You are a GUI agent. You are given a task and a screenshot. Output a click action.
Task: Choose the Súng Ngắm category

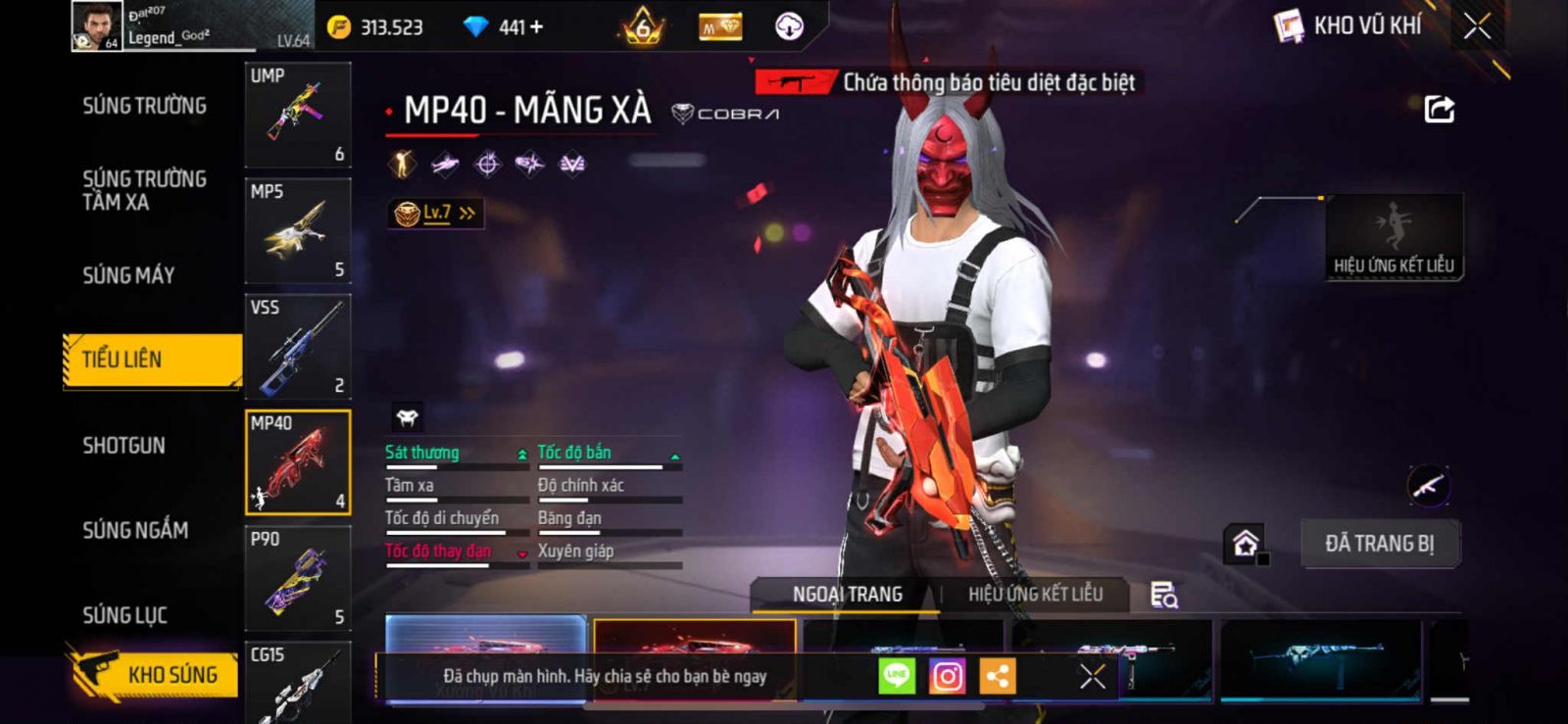pyautogui.click(x=135, y=530)
